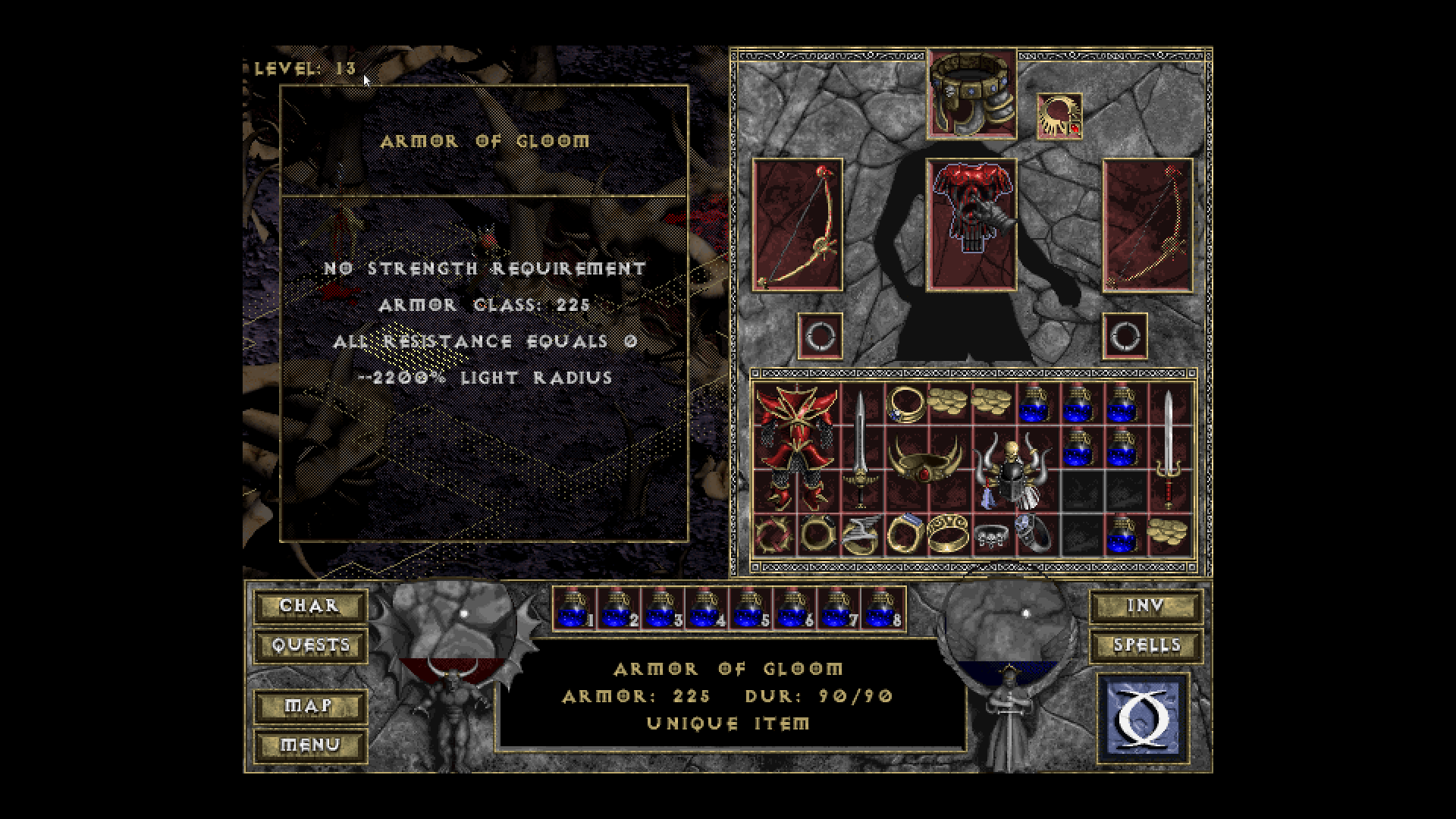Screen dimensions: 1456x819
Task: Click the current spell icon
Action: tap(1144, 717)
